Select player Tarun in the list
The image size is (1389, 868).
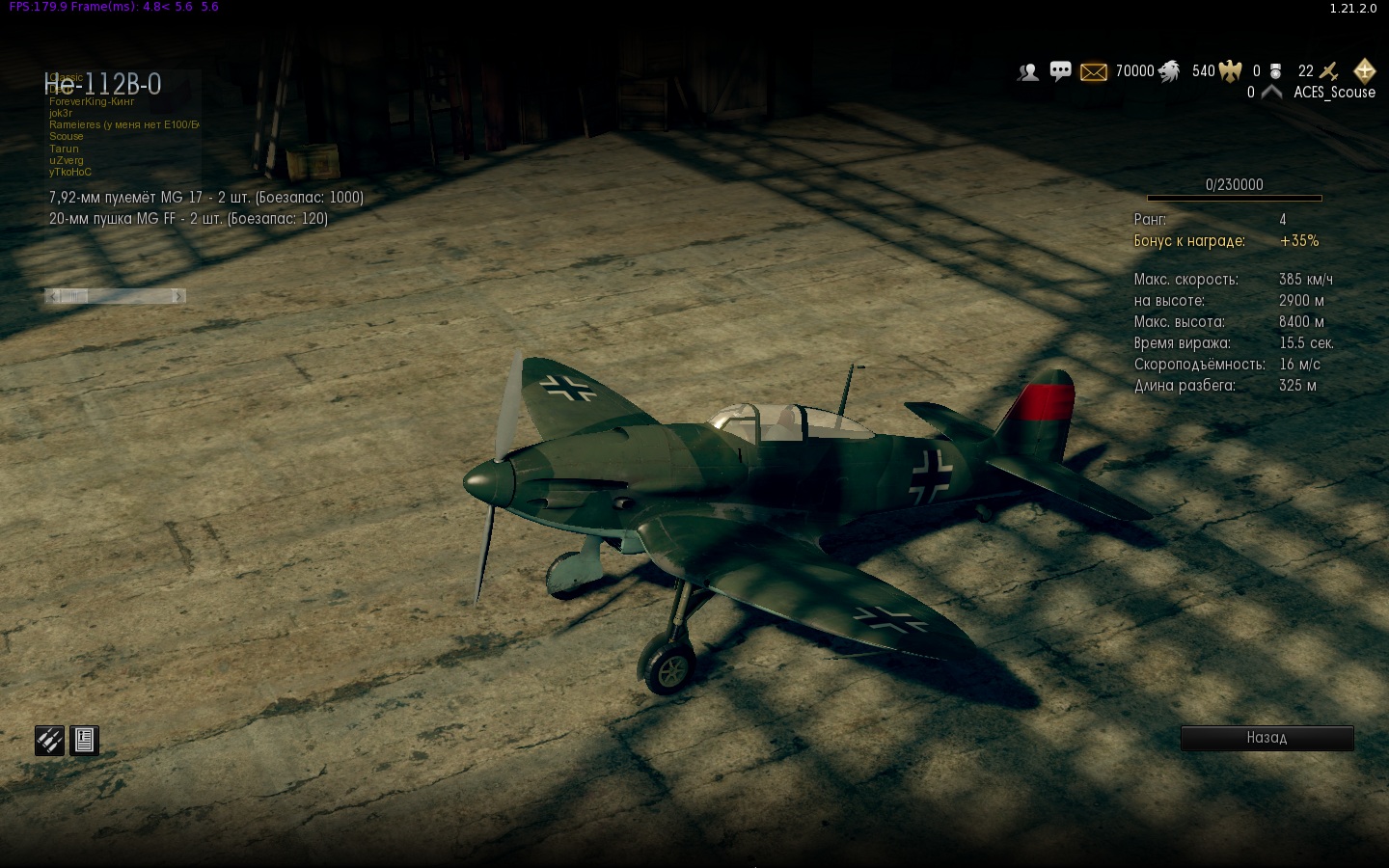(65, 149)
